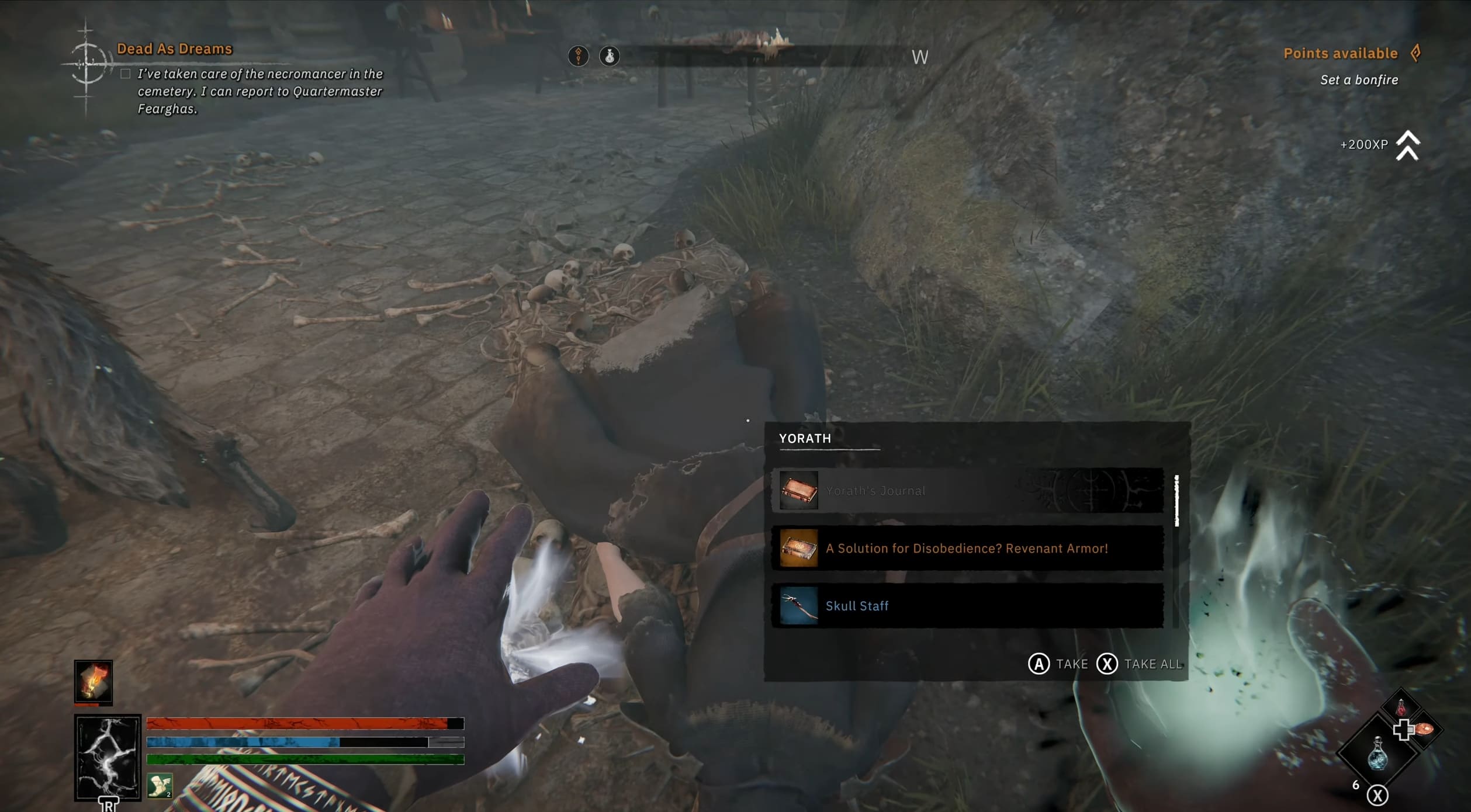The image size is (1471, 812).
Task: Click the potion marker on the compass
Action: 609,56
